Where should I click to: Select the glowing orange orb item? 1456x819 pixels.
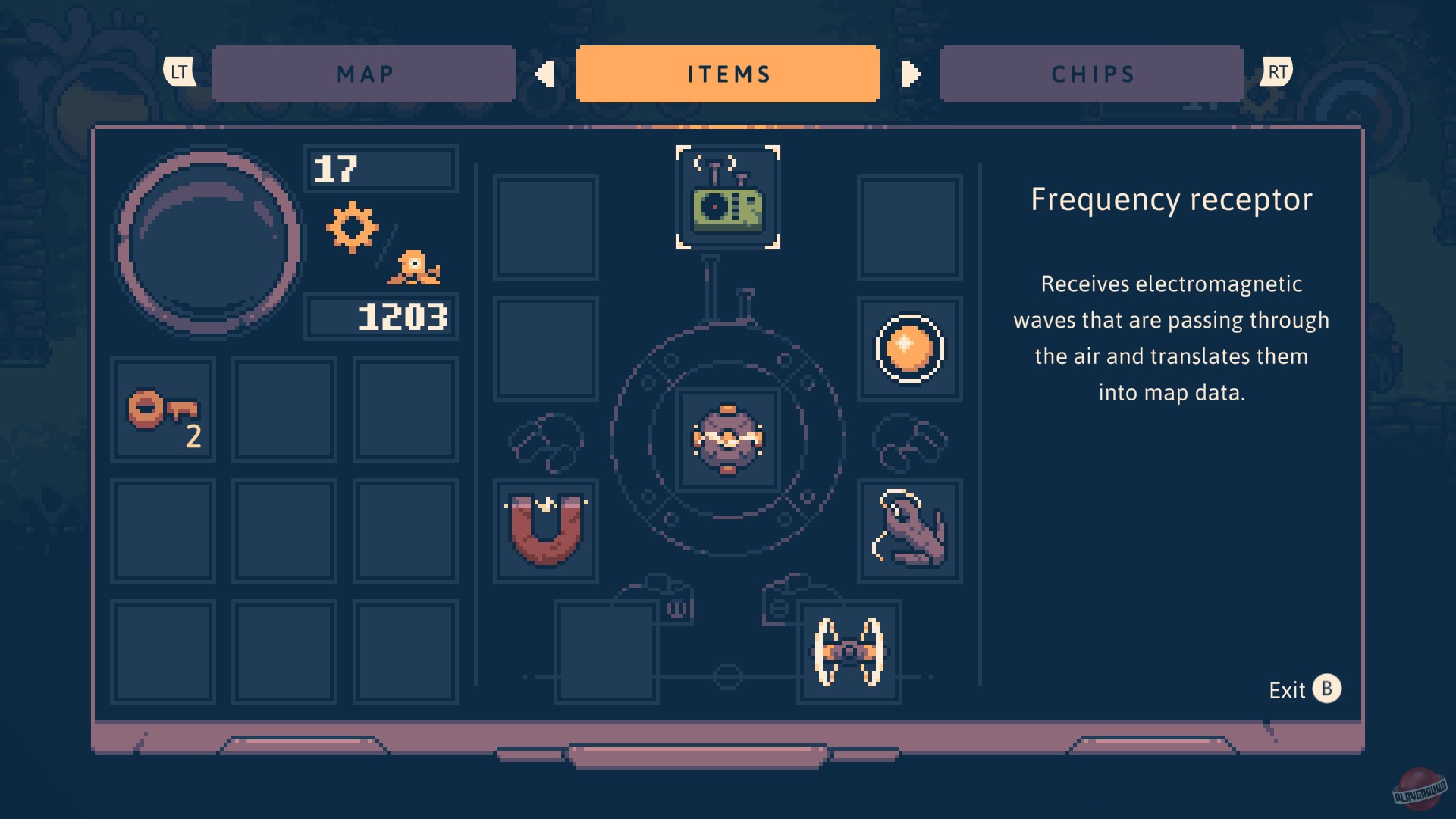pos(908,349)
